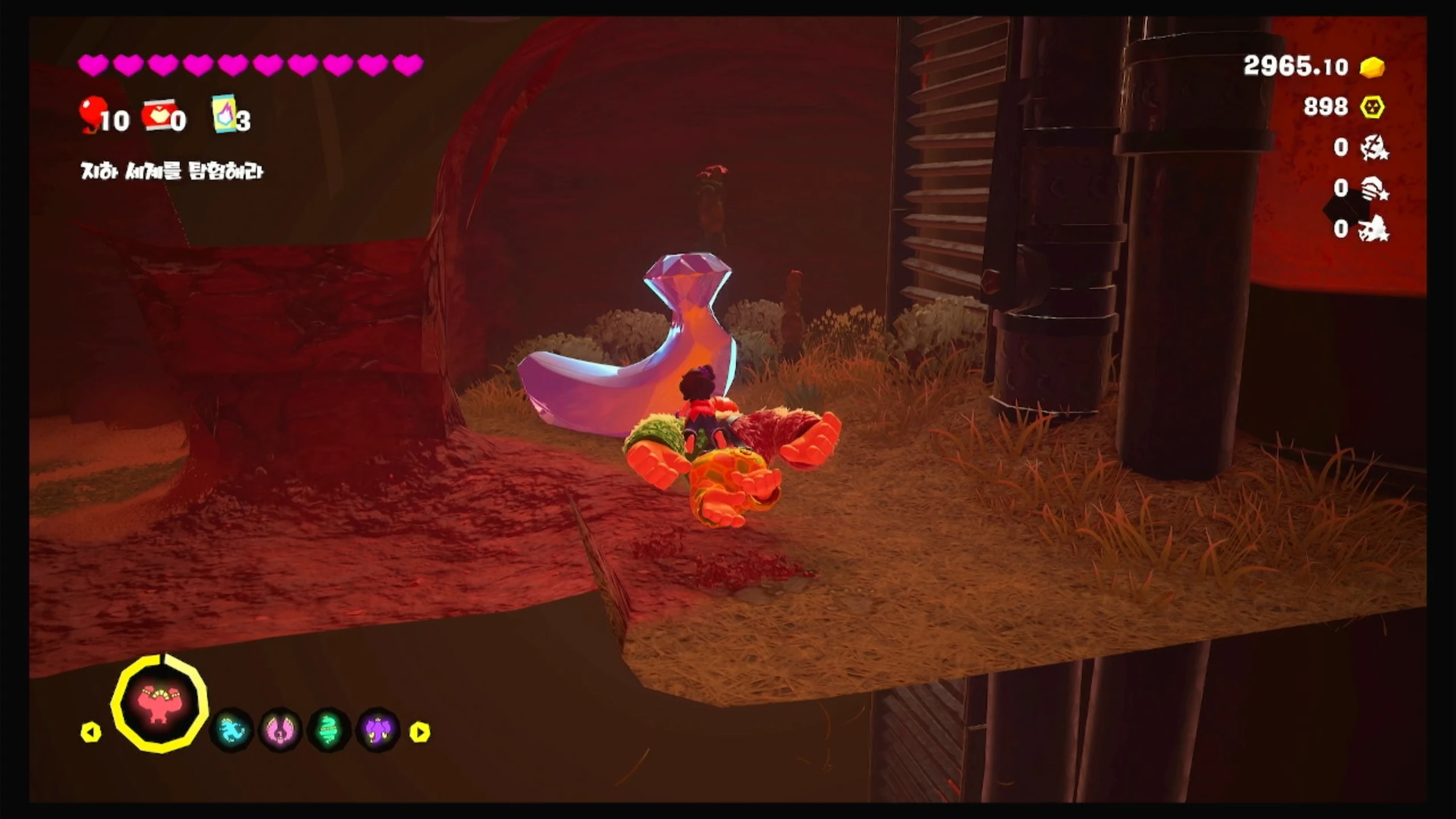Screen dimensions: 1456x819
Task: Activate the green Snake Bananza icon
Action: [329, 730]
